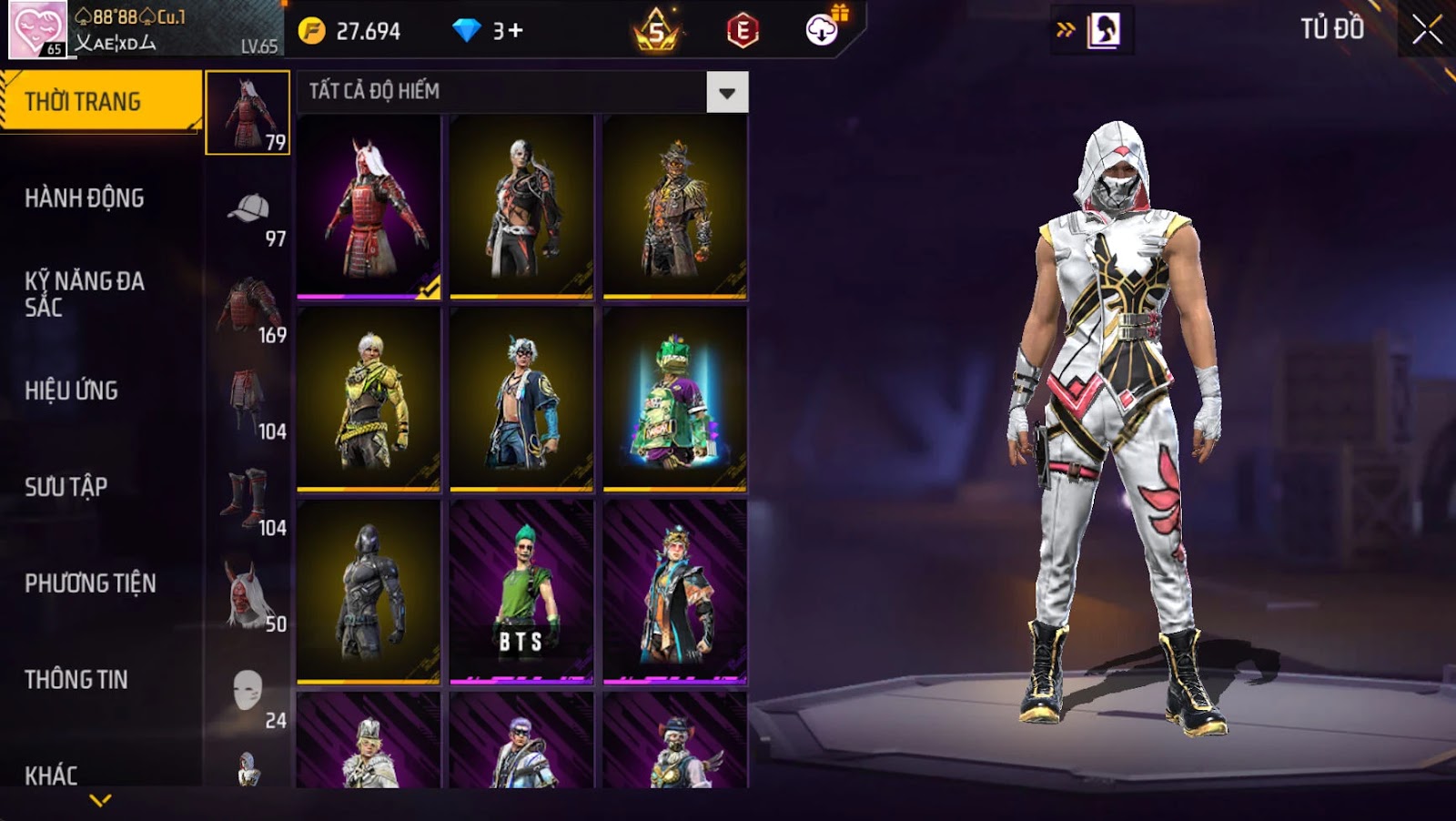Open the player profile avatar
Viewport: 1456px width, 821px height.
click(37, 29)
